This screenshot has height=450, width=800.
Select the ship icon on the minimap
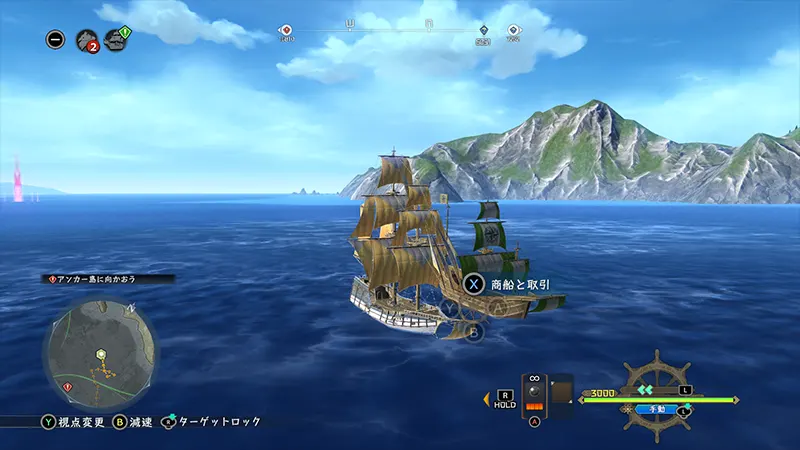pos(100,354)
